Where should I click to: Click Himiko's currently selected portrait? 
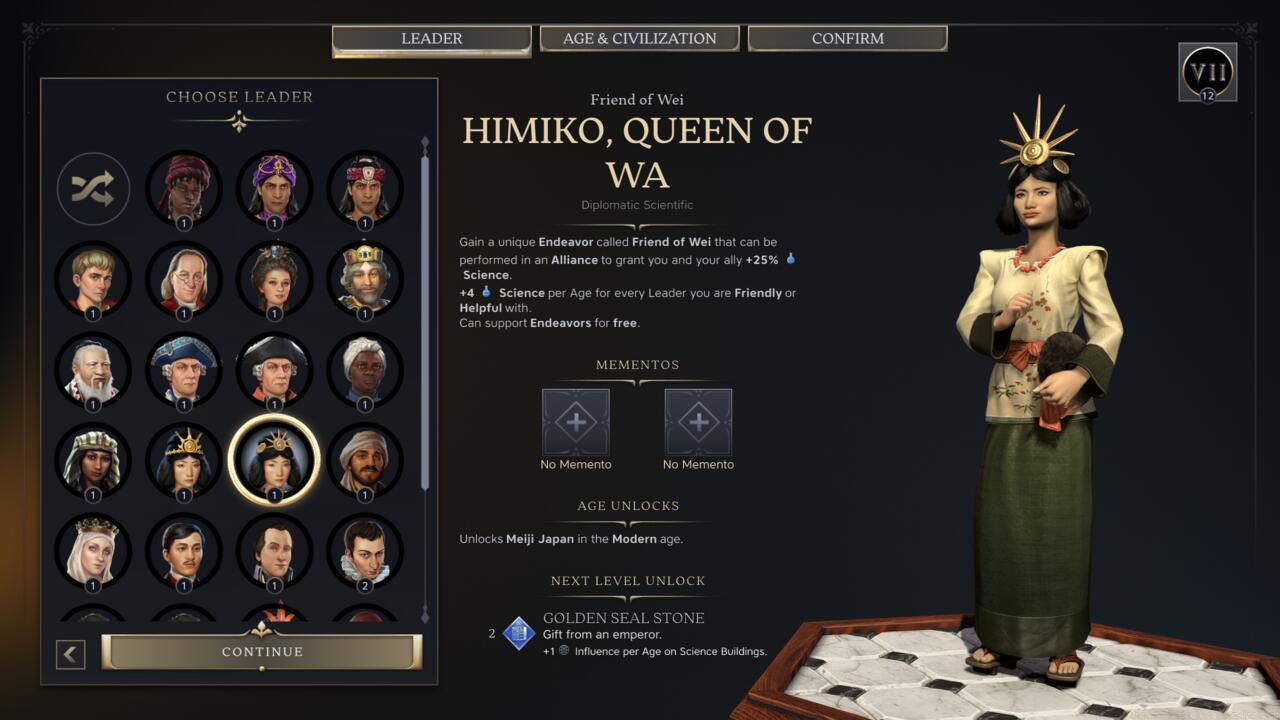click(274, 459)
